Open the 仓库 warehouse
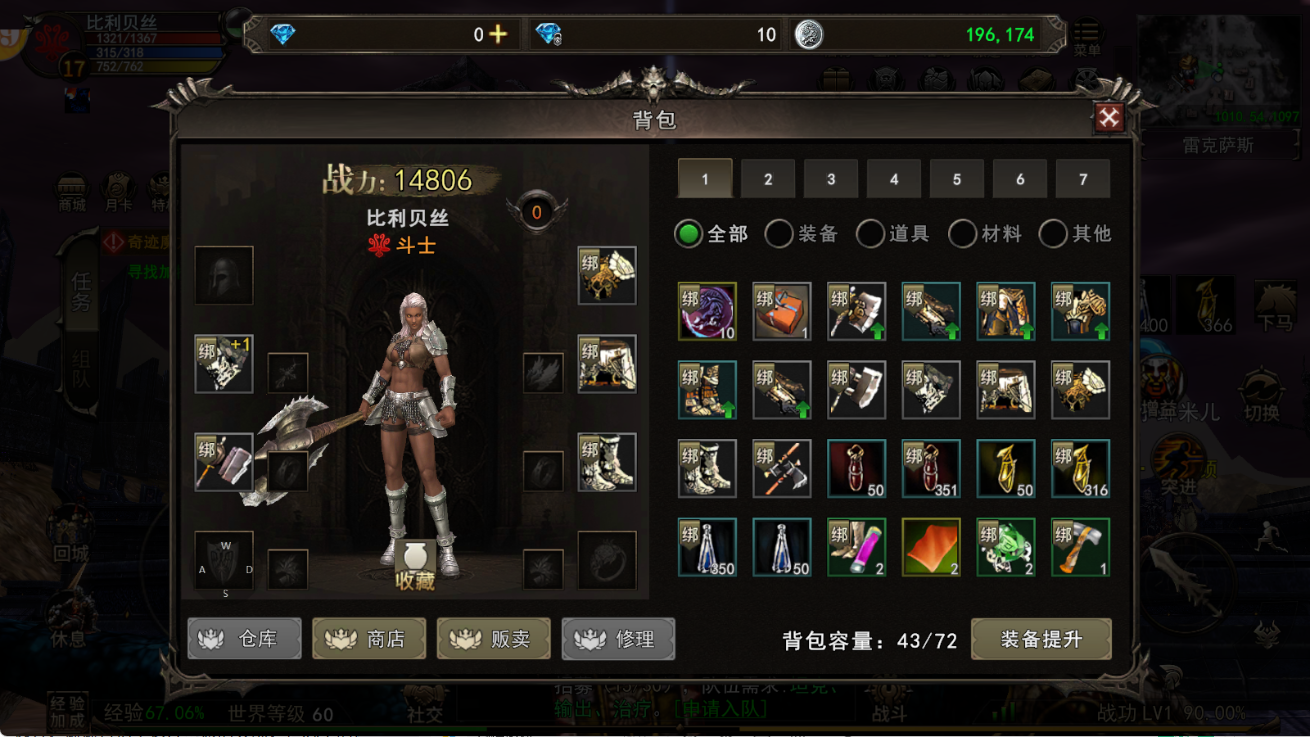The width and height of the screenshot is (1310, 737). [x=244, y=639]
